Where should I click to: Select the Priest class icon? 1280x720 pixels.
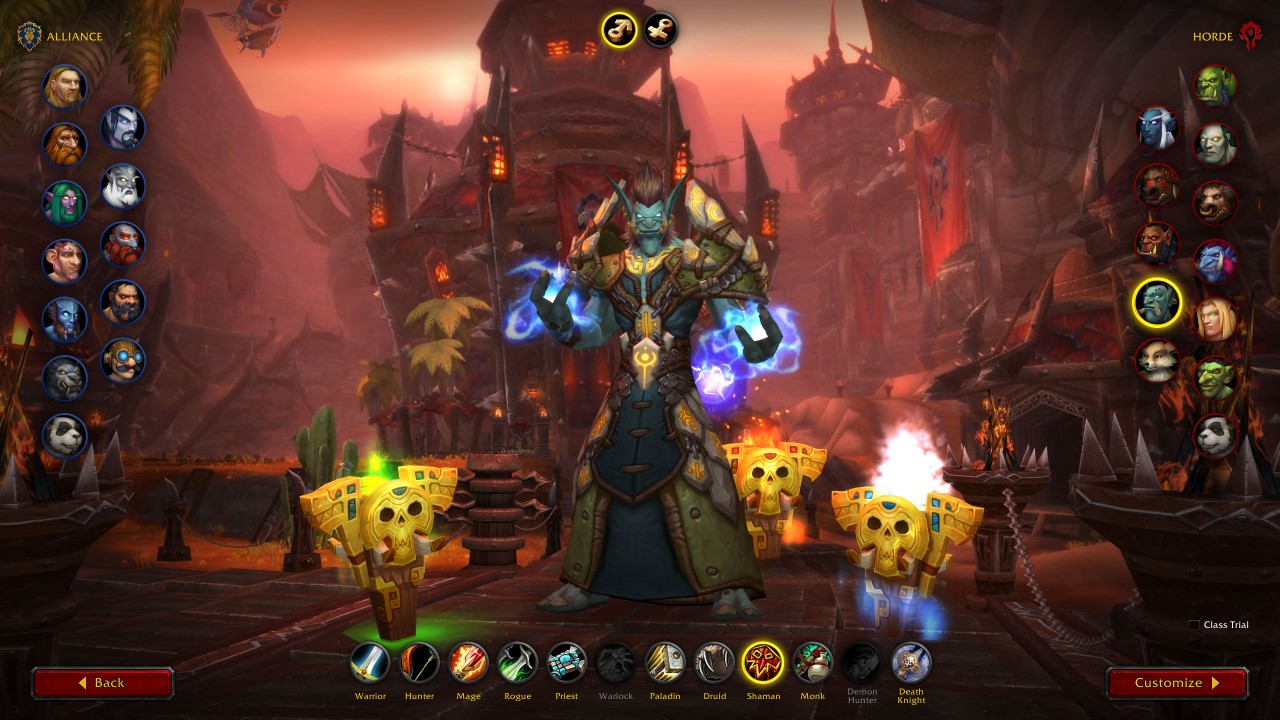coord(566,662)
